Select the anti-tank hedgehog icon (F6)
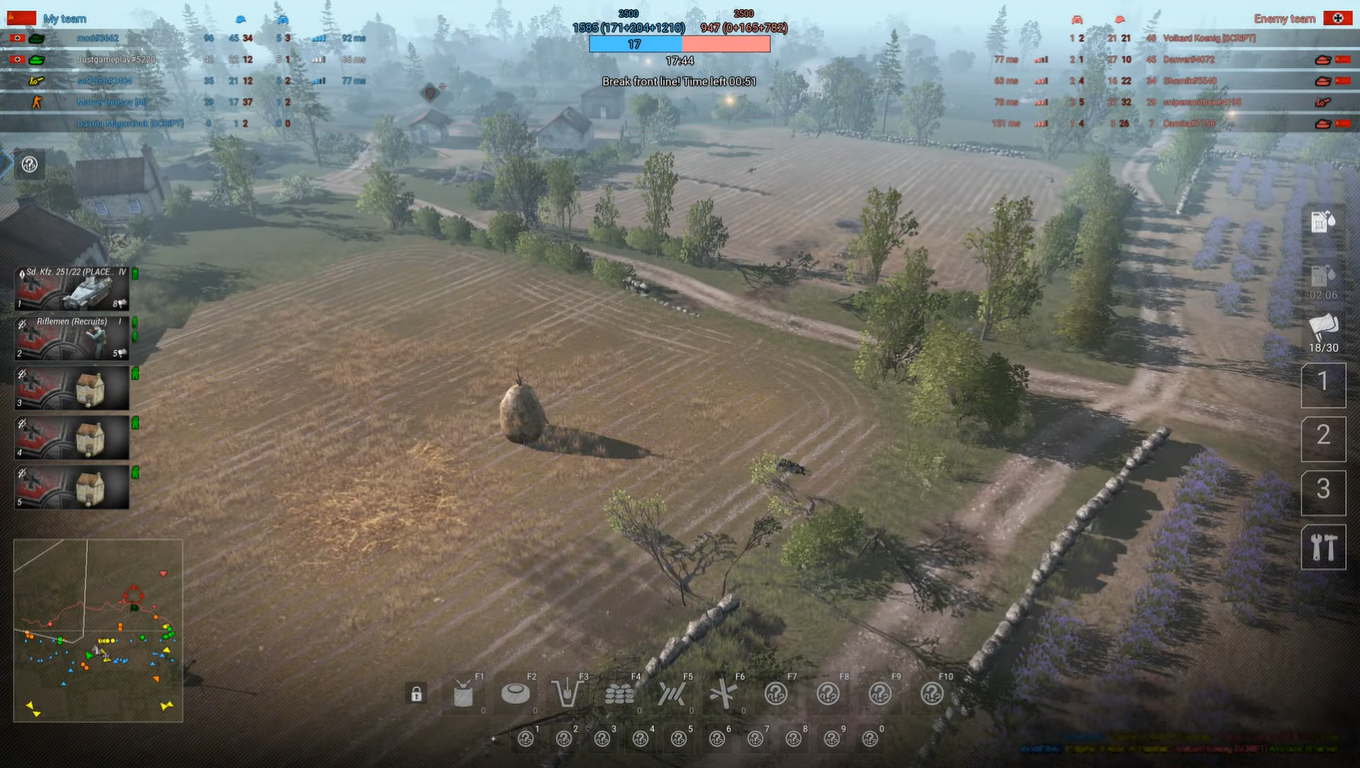This screenshot has height=768, width=1360. tap(722, 693)
